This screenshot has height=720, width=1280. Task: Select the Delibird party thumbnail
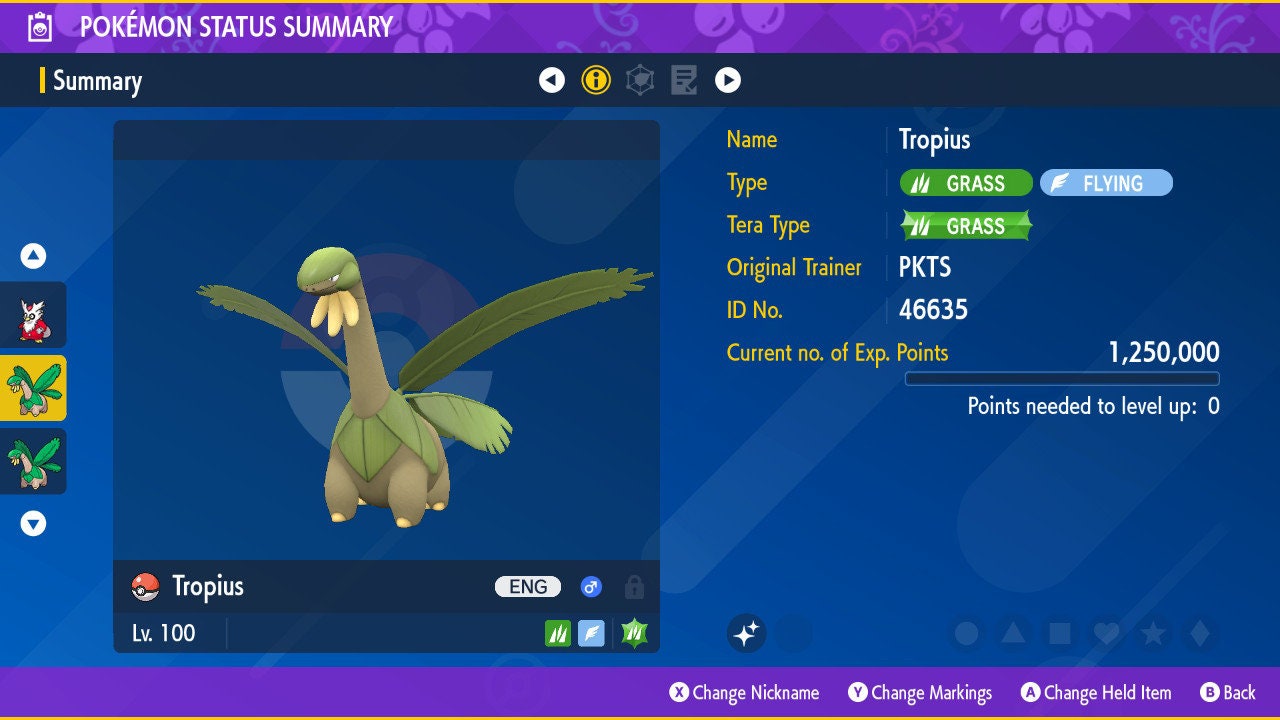(33, 315)
